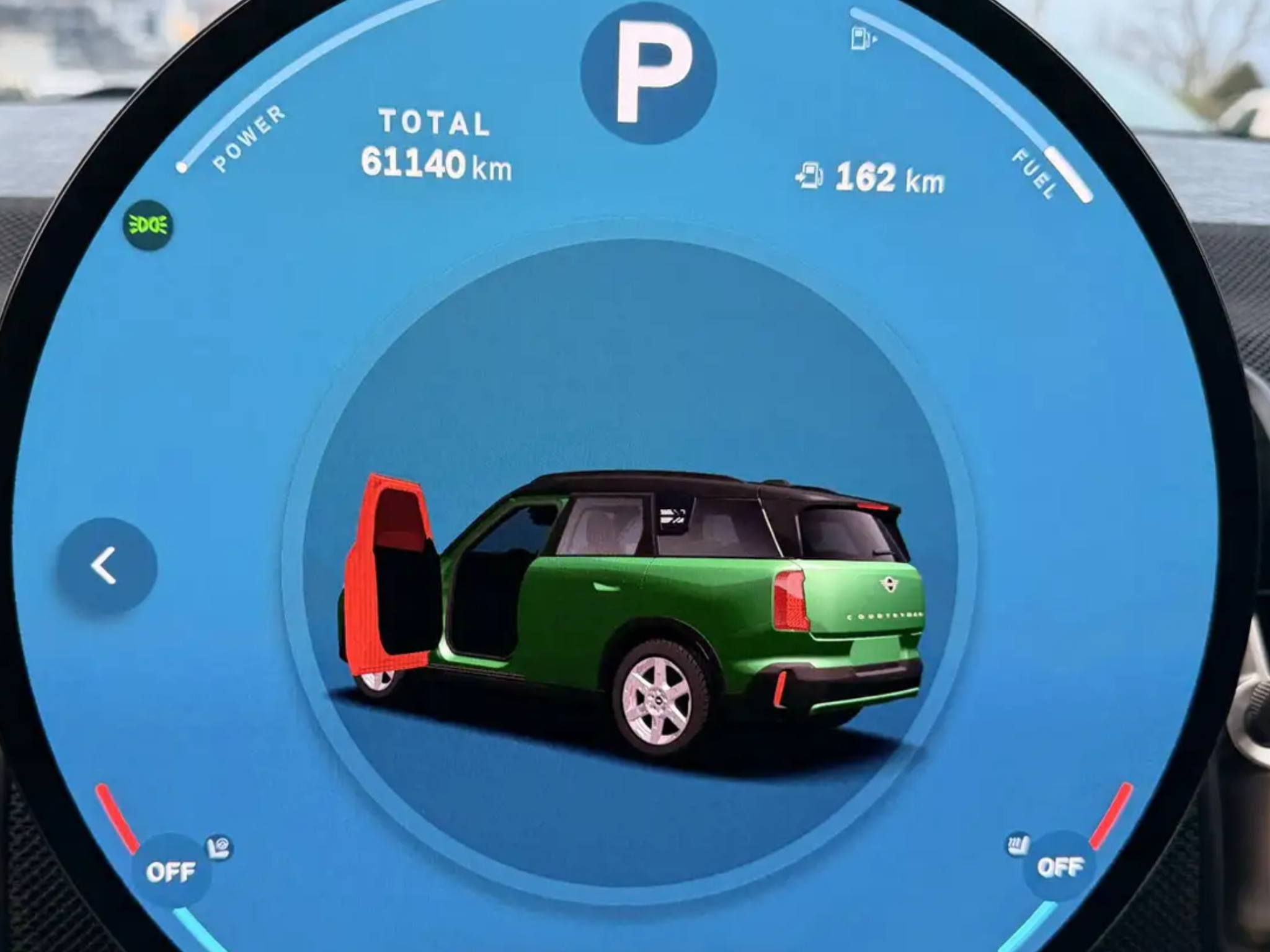Open the seat and steering wheel heating icon
Image resolution: width=1270 pixels, height=952 pixels.
pyautogui.click(x=219, y=847)
